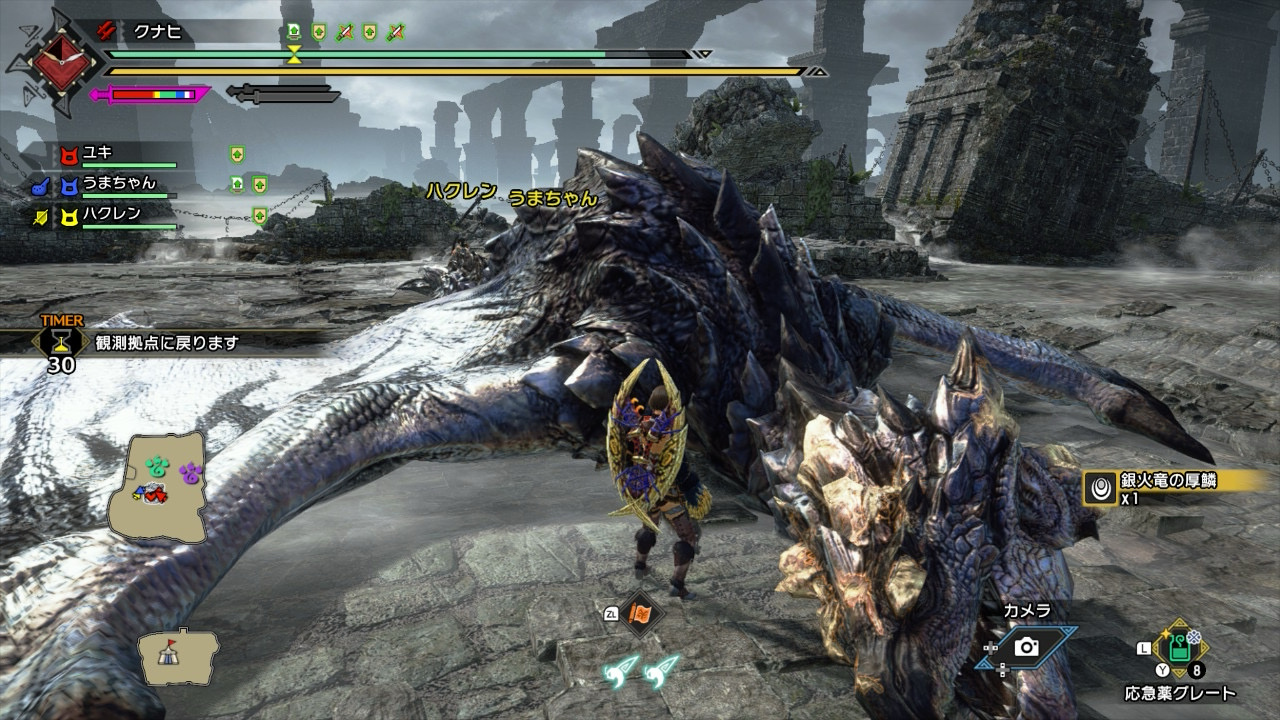The width and height of the screenshot is (1280, 720).
Task: Select party member うまちゃん in the list
Action: [118, 183]
